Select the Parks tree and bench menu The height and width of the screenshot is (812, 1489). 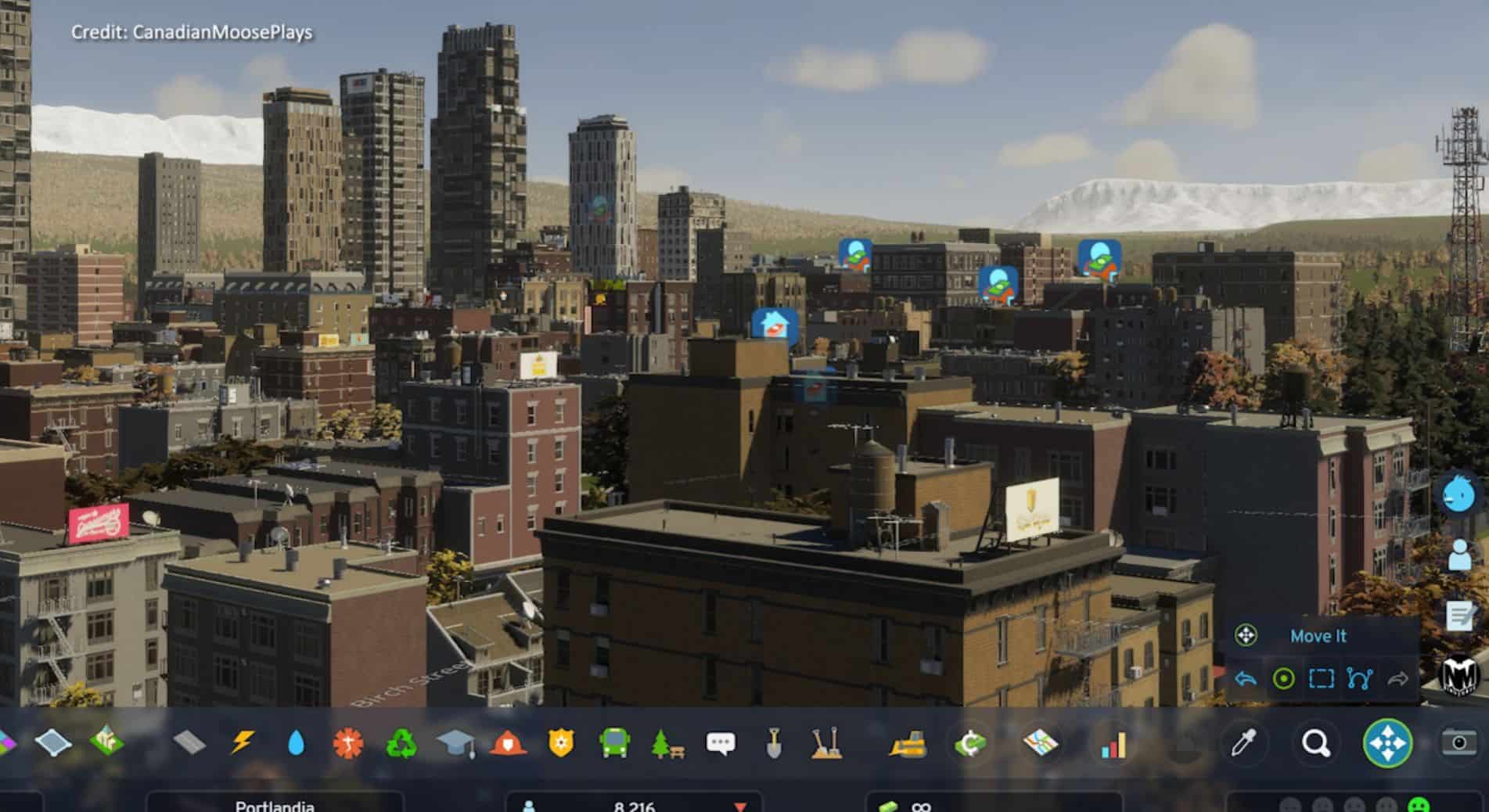click(x=667, y=743)
